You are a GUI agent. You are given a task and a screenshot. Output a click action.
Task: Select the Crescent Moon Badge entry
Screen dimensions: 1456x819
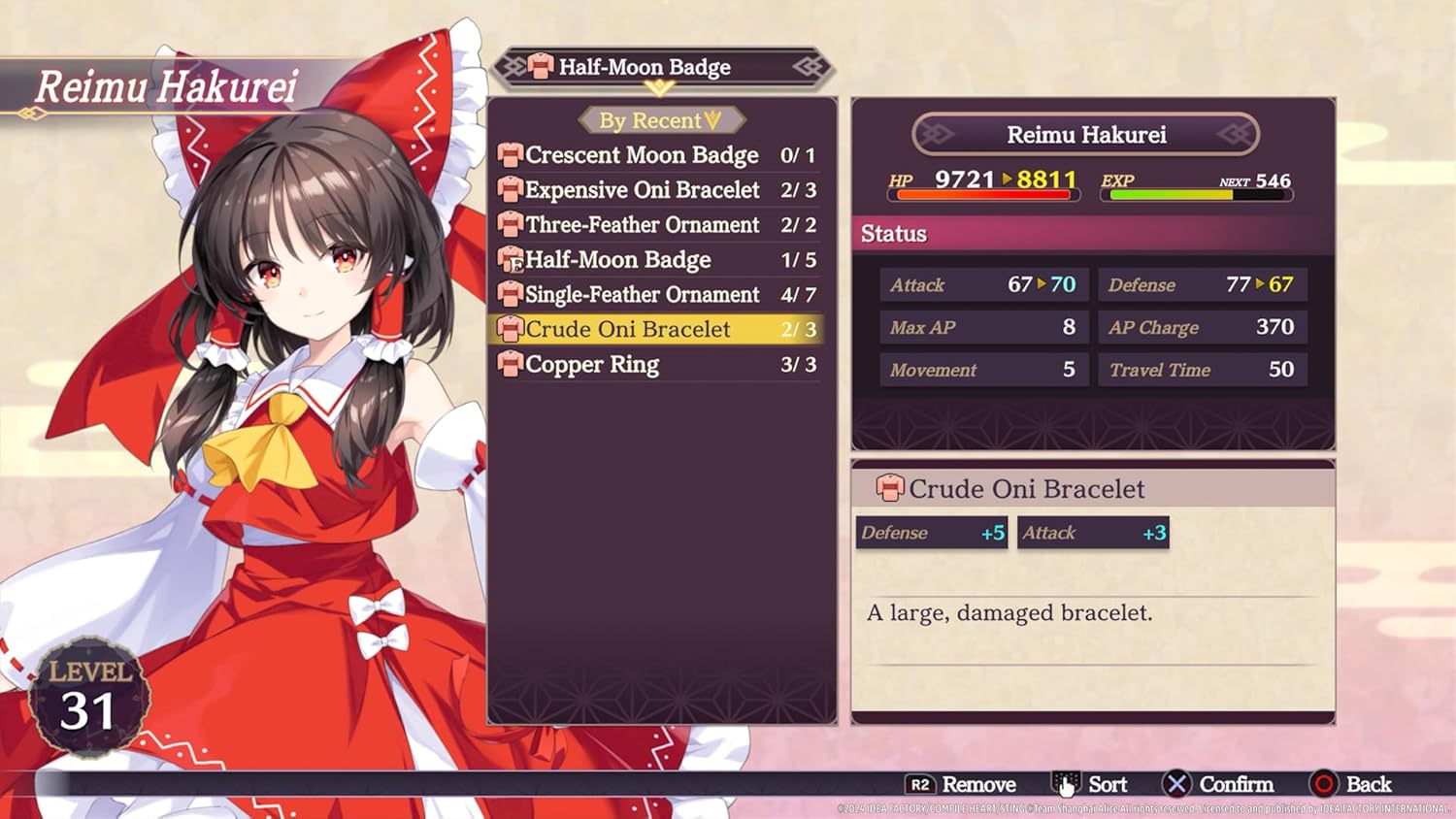(x=656, y=155)
